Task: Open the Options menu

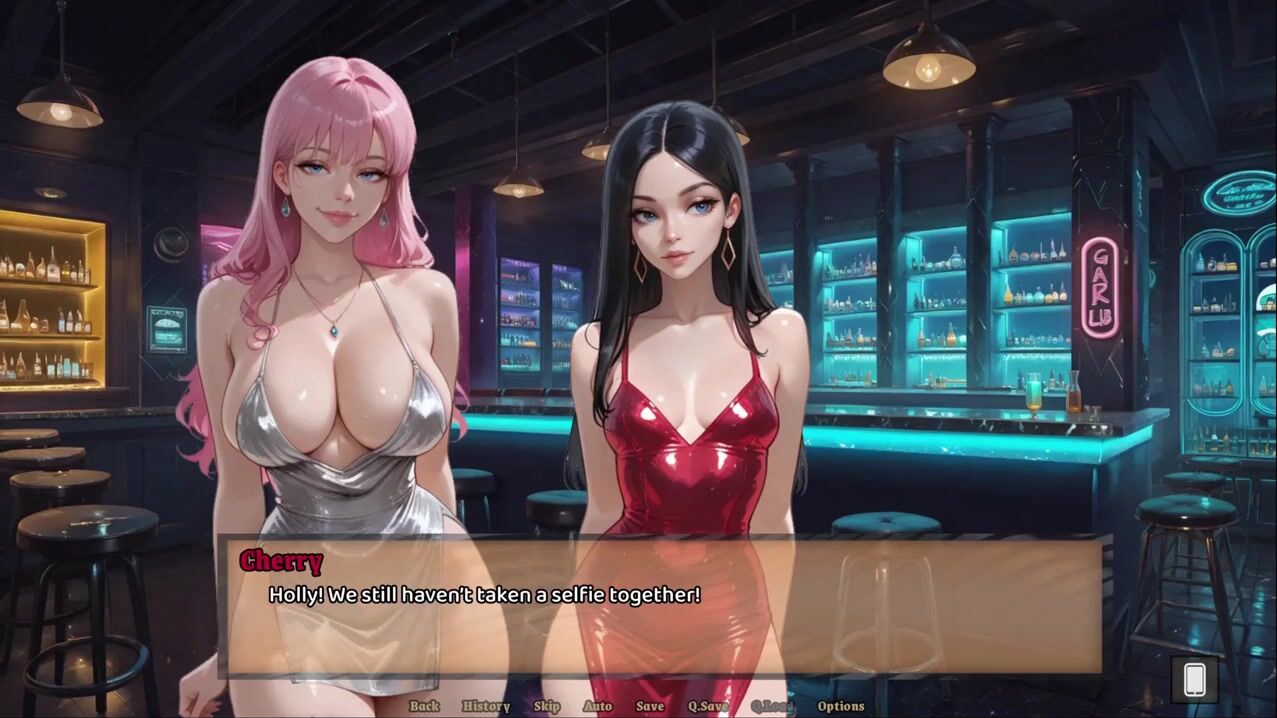Action: 841,706
